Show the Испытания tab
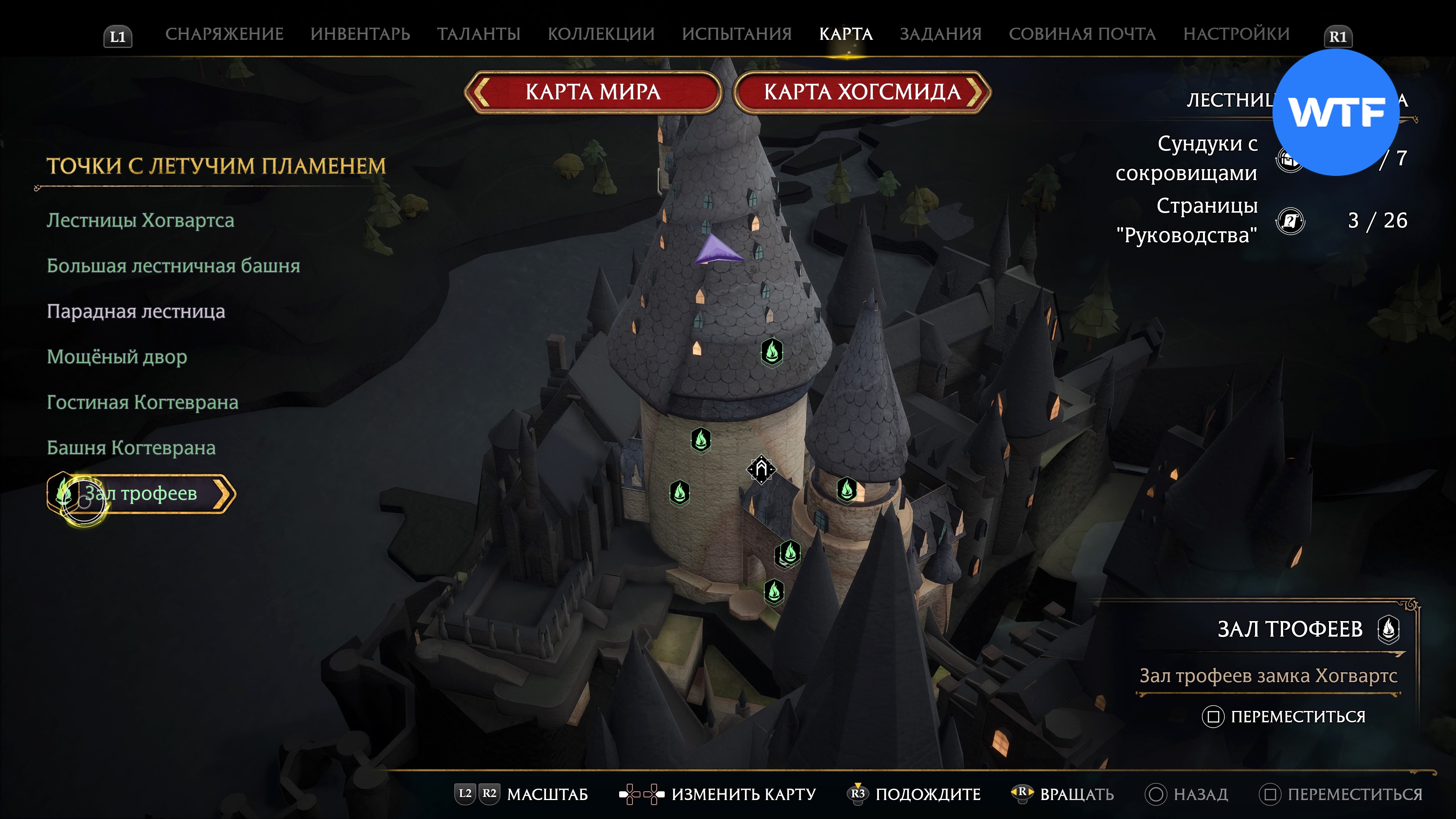The image size is (1456, 819). pos(736,34)
